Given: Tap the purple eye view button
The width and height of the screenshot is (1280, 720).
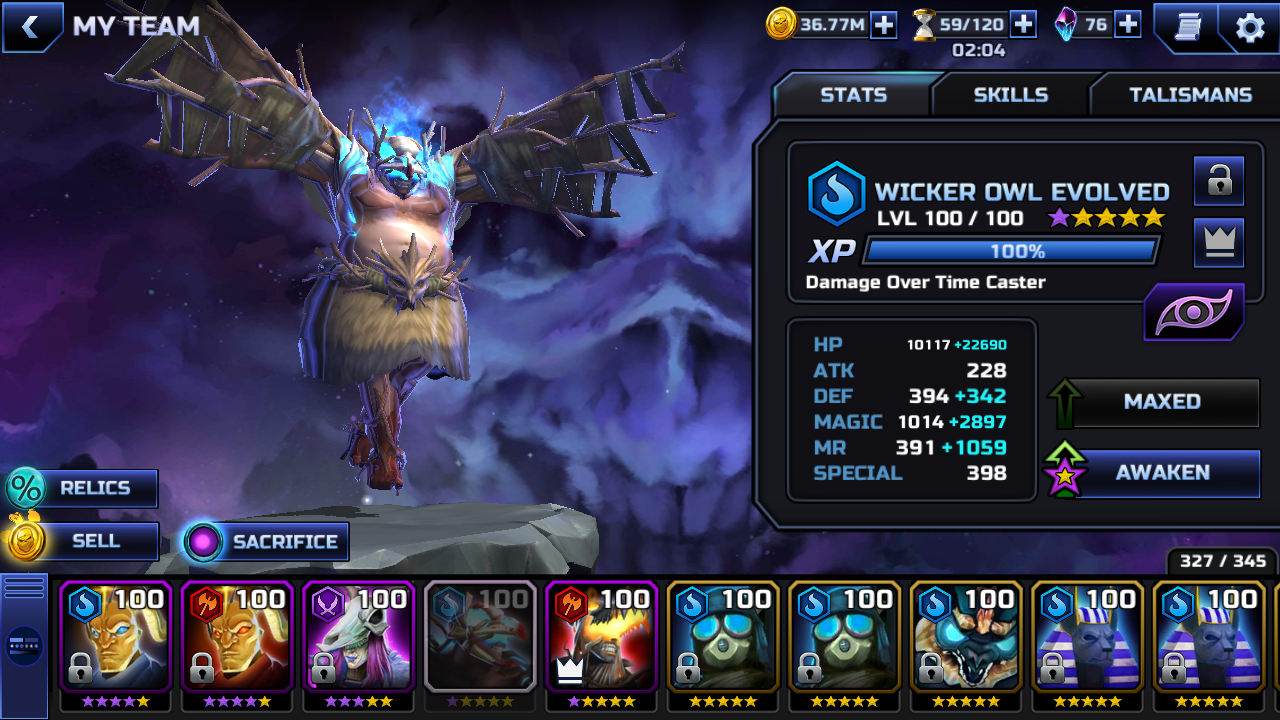Looking at the screenshot, I should coord(1193,313).
